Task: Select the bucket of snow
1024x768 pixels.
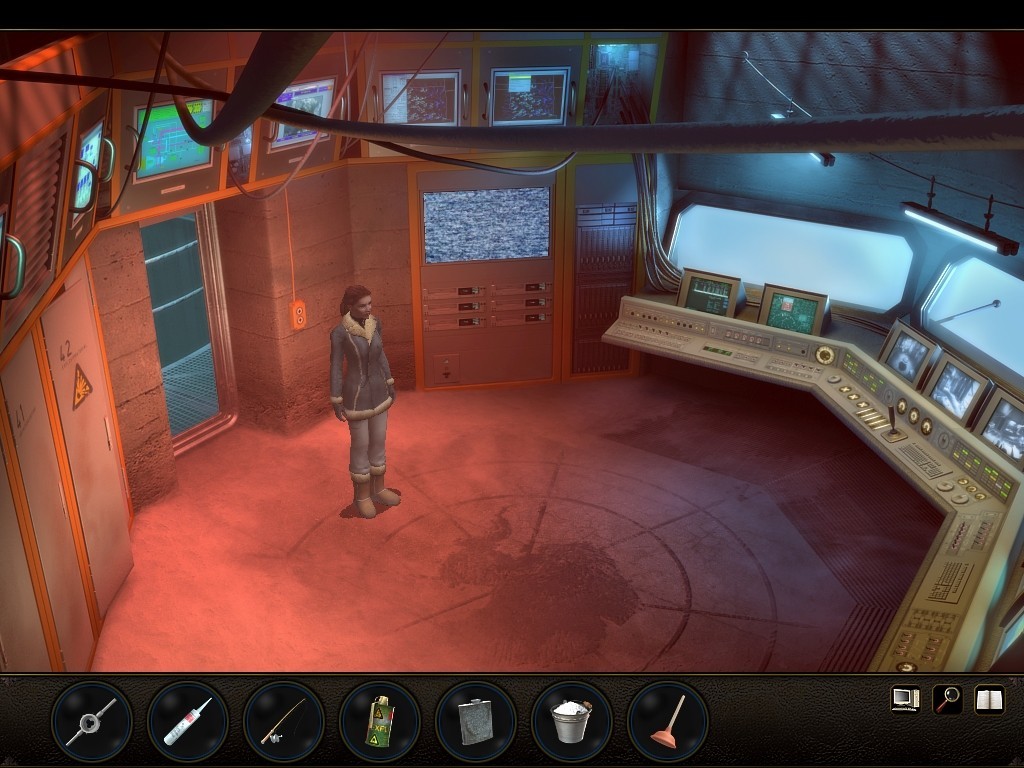Action: pos(572,722)
